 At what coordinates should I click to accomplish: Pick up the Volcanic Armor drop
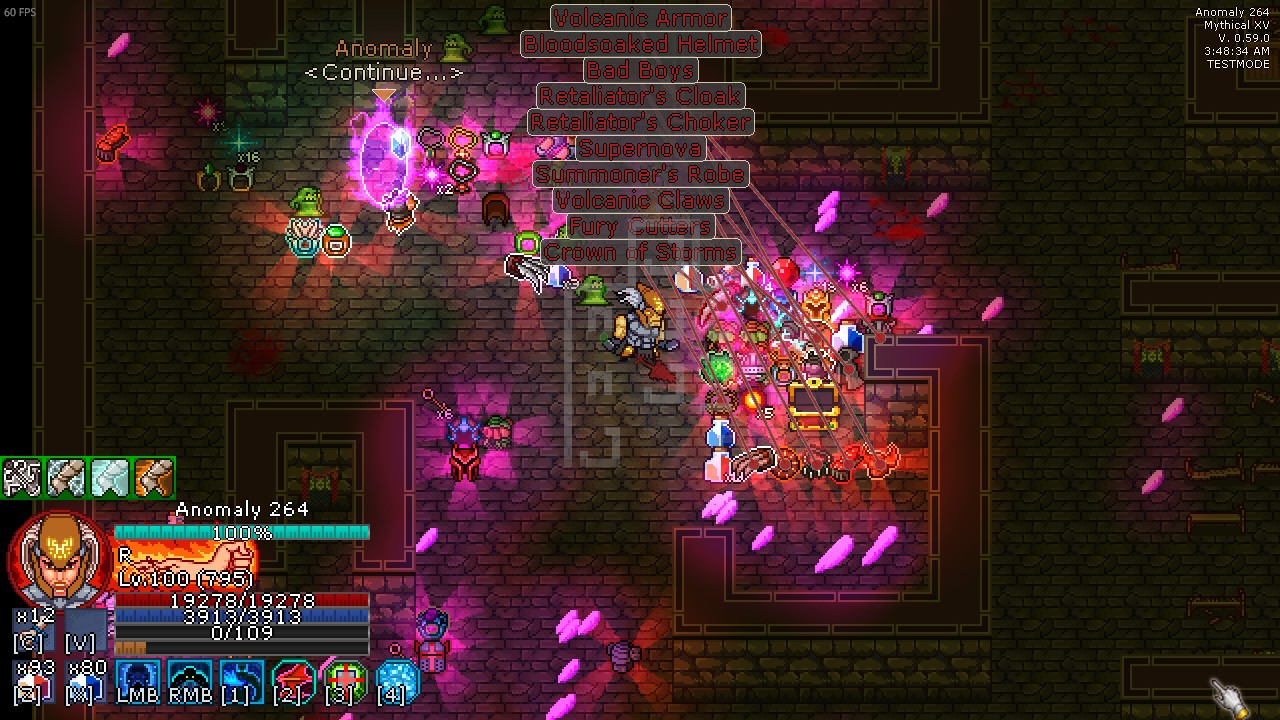click(x=640, y=17)
